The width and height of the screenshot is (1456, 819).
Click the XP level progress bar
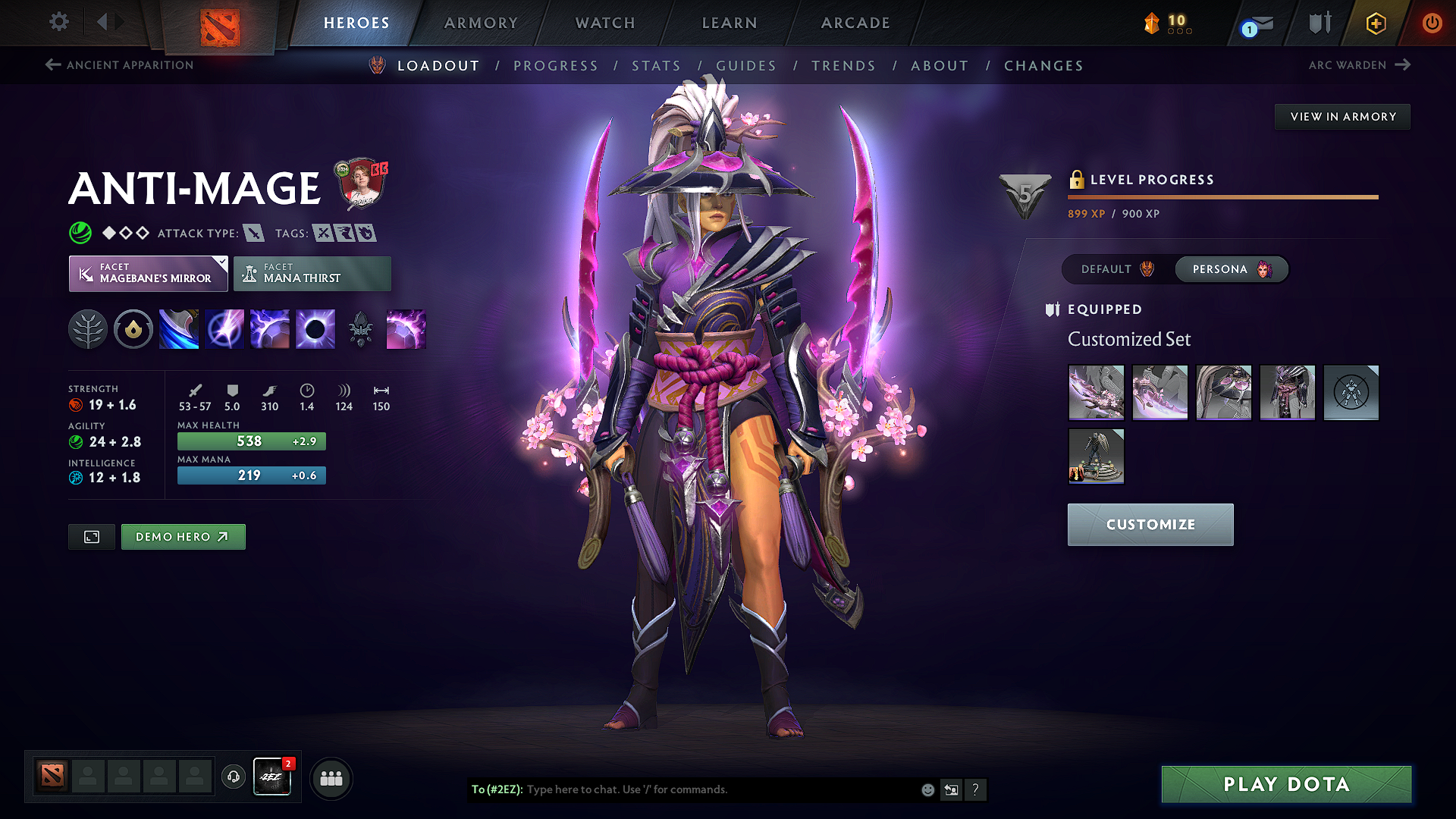click(x=1222, y=196)
